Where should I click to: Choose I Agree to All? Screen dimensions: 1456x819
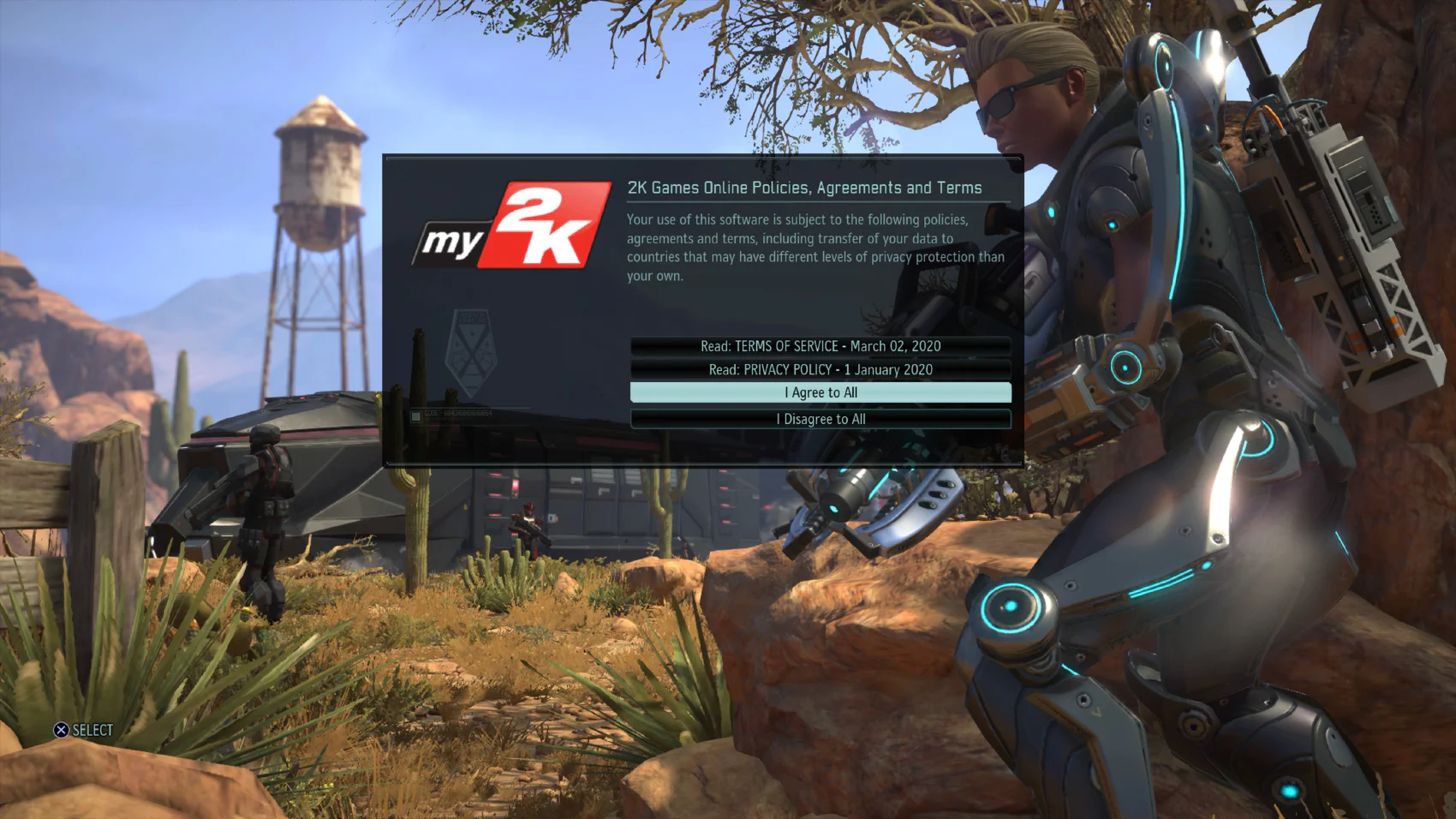click(820, 392)
